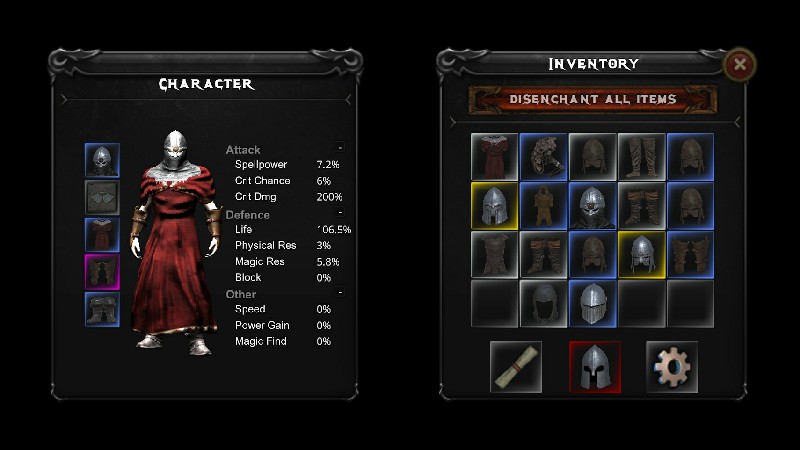Collapse the Attack stats section
The image size is (800, 450).
point(340,148)
